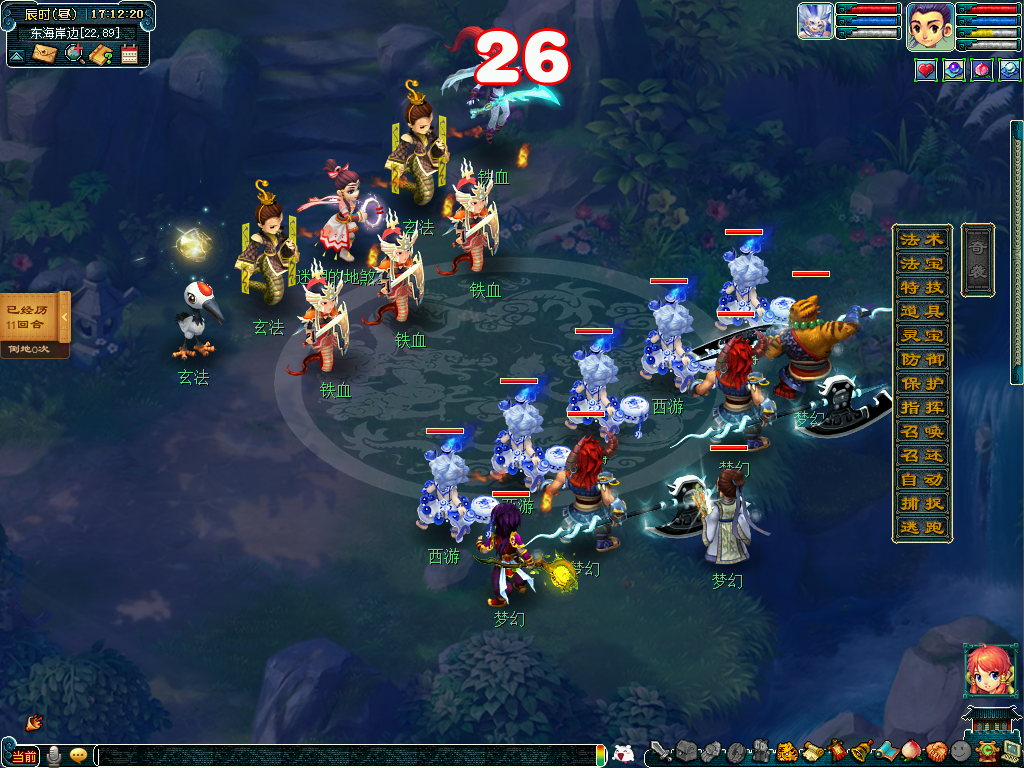Click the peach icon in bottom toolbar

[913, 751]
